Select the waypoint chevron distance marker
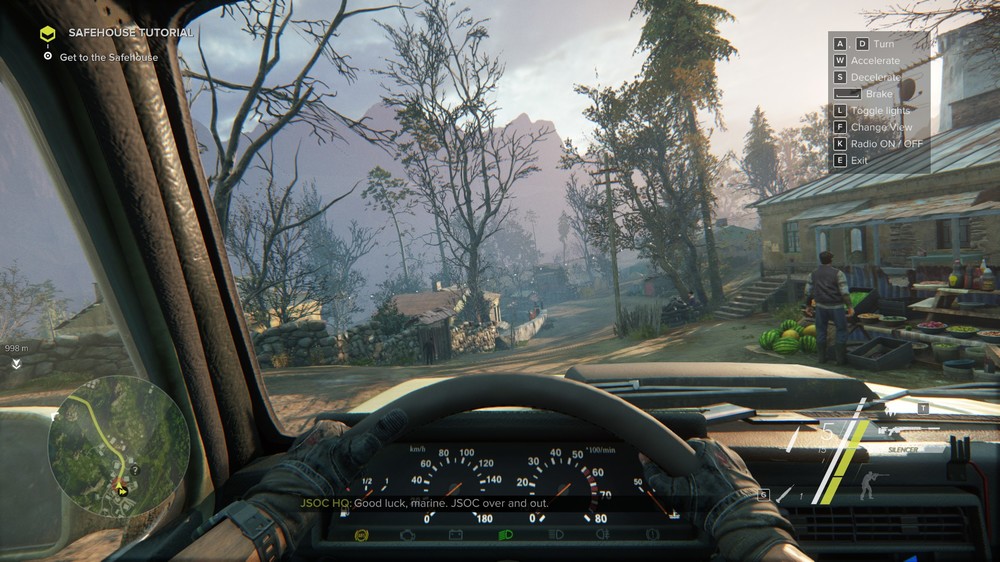The image size is (1000, 562). pos(16,364)
